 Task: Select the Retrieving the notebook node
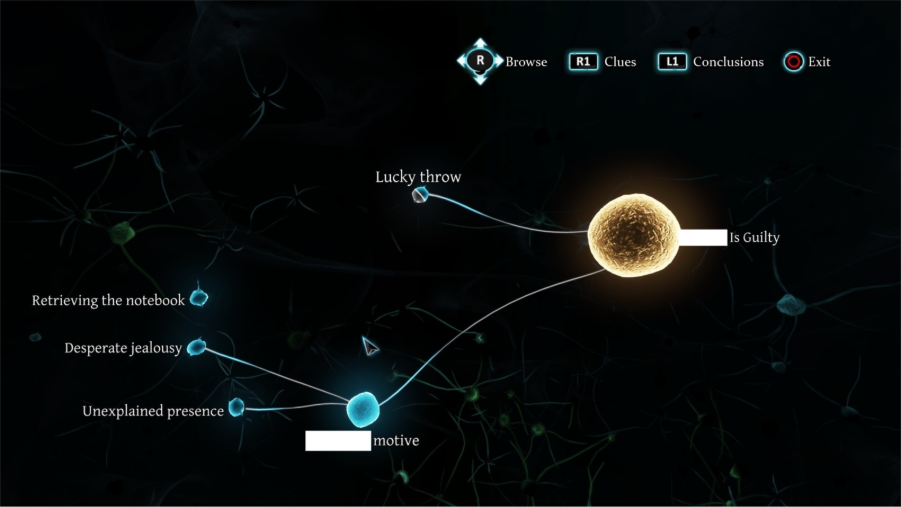199,298
